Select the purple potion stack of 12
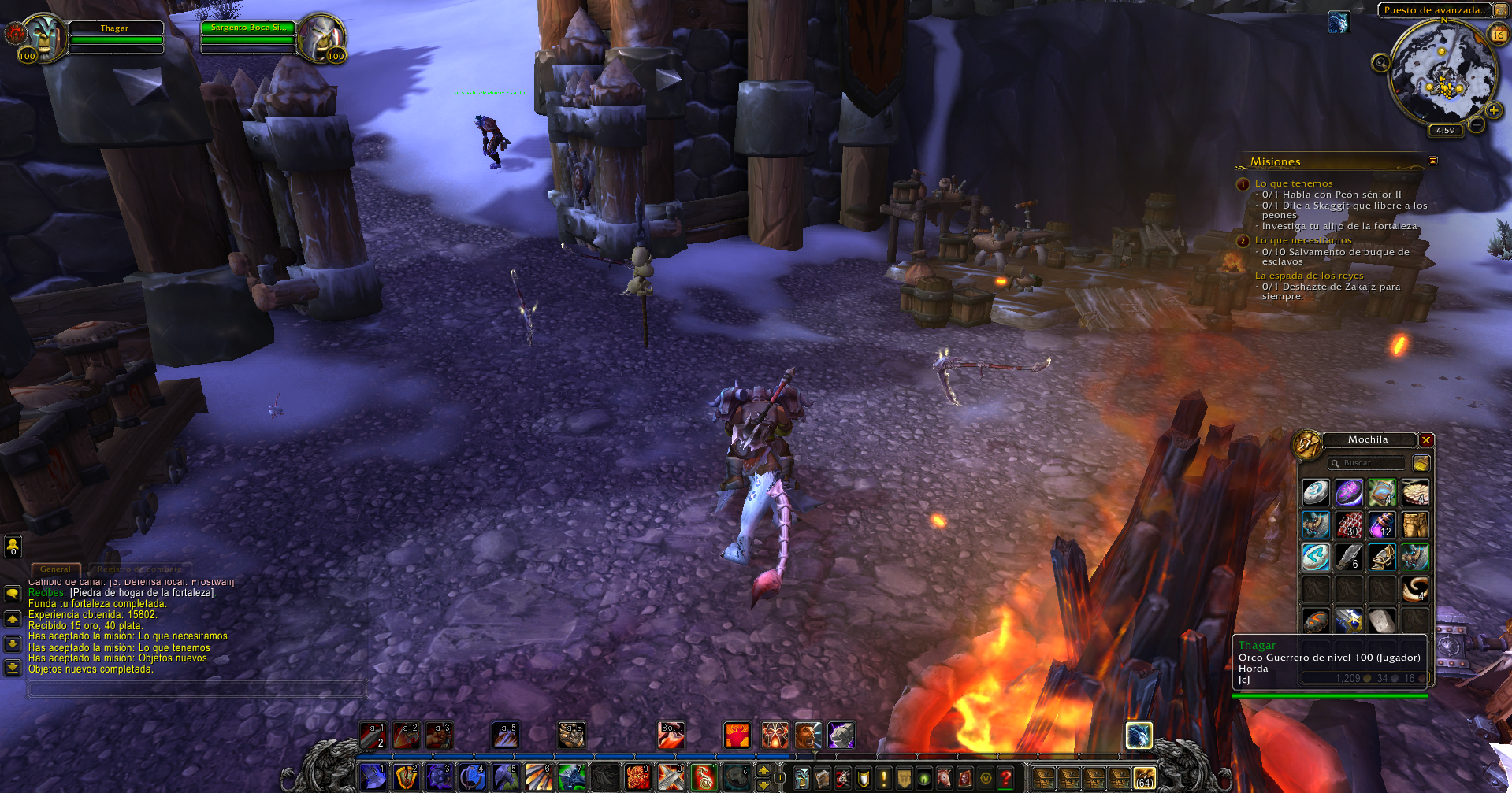 [x=1382, y=524]
